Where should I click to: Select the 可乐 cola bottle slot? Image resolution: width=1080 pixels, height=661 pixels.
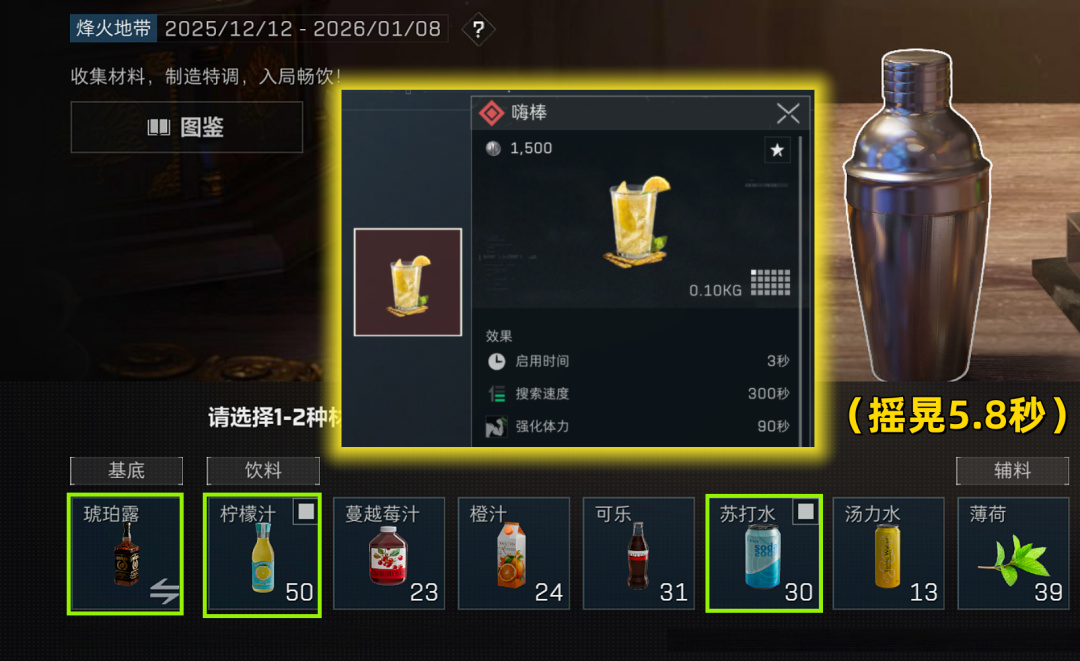639,553
